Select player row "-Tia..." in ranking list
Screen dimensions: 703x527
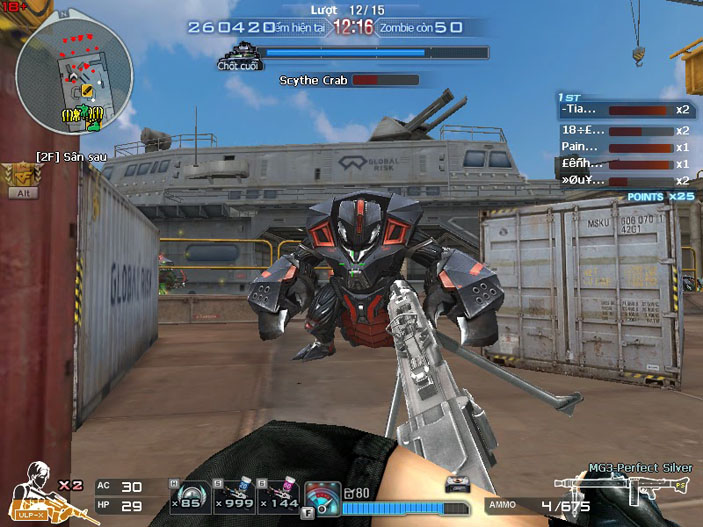[624, 110]
